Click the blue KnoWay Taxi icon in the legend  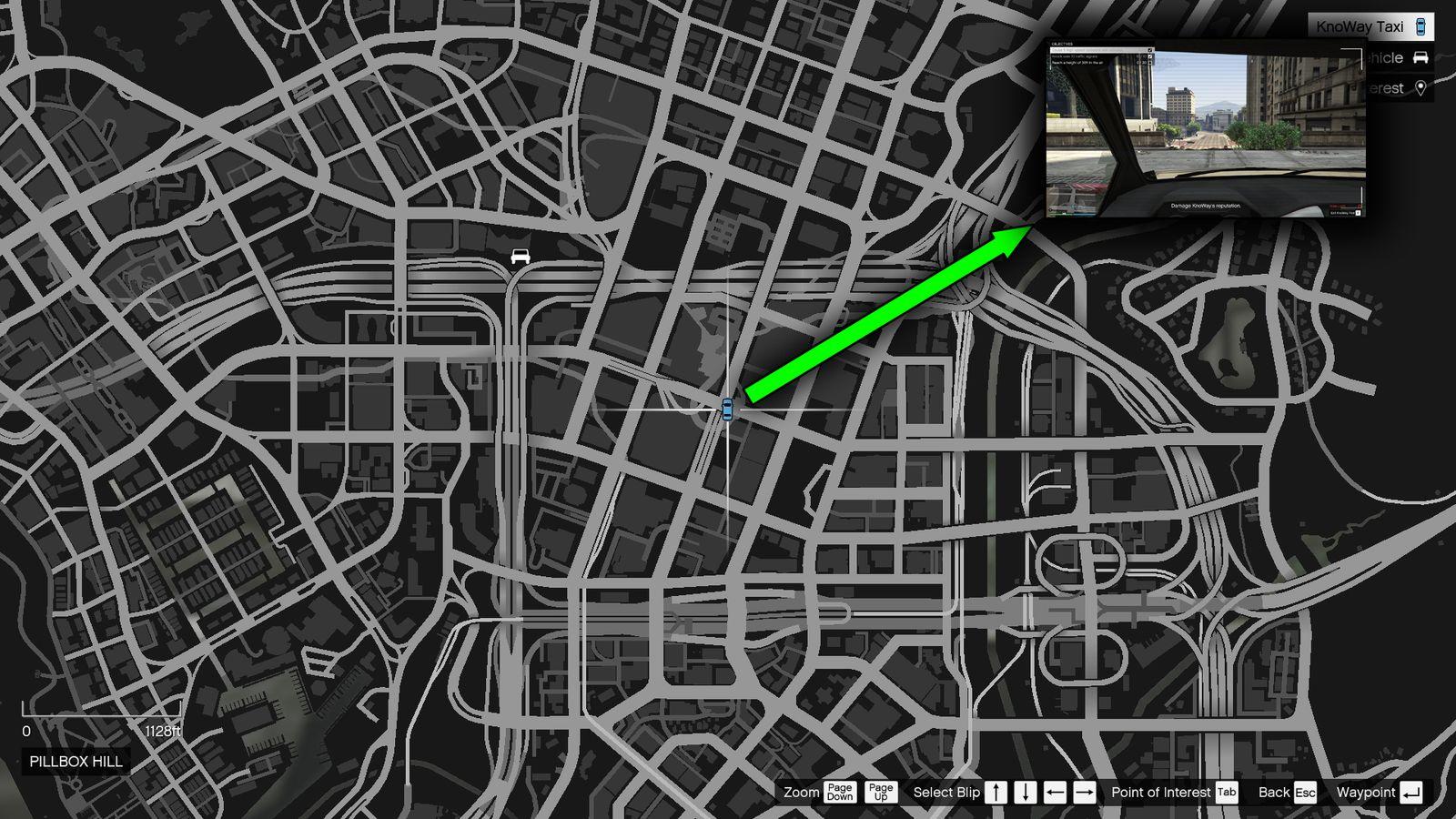click(x=1420, y=26)
